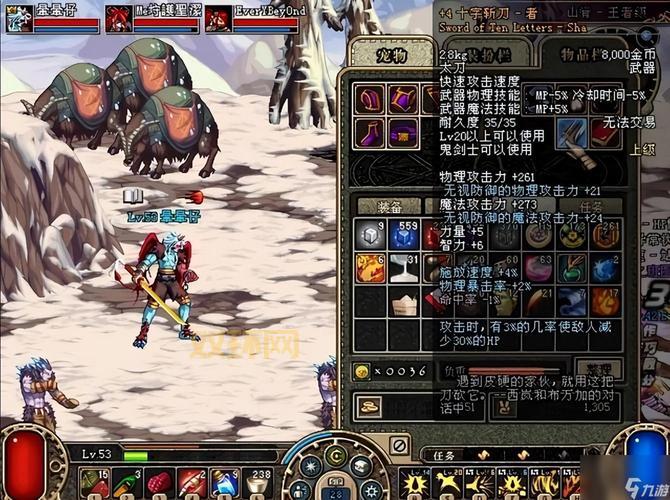The image size is (670, 500).
Task: Click the circular slash icon above skill bar
Action: point(399,443)
